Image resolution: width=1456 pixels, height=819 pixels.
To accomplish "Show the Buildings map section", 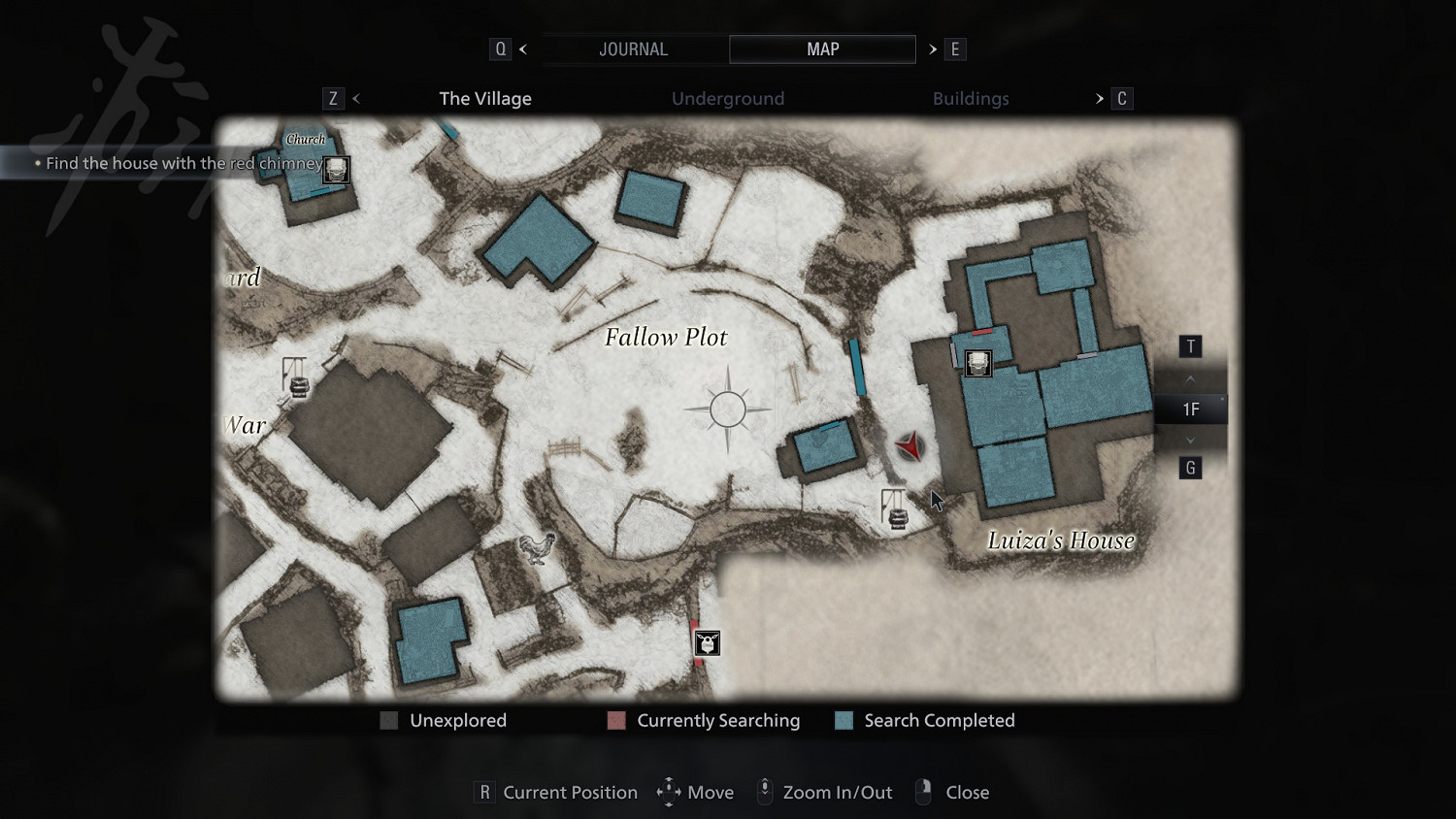I will (971, 99).
